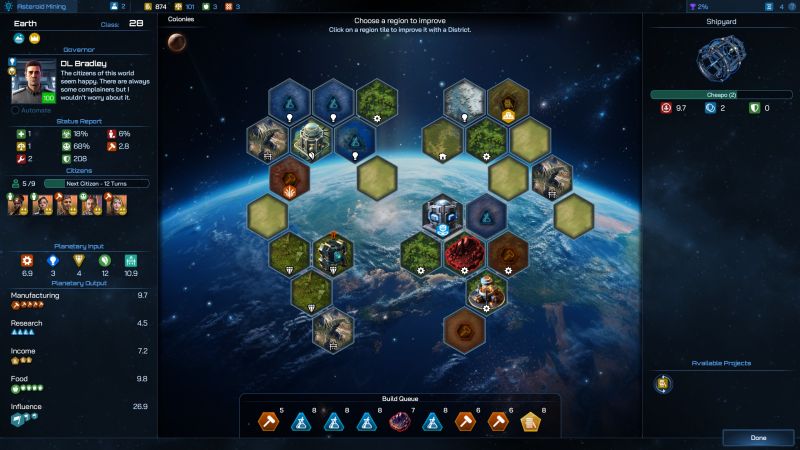The height and width of the screenshot is (450, 800).
Task: Click the Shipyard ship preview image
Action: pyautogui.click(x=720, y=60)
